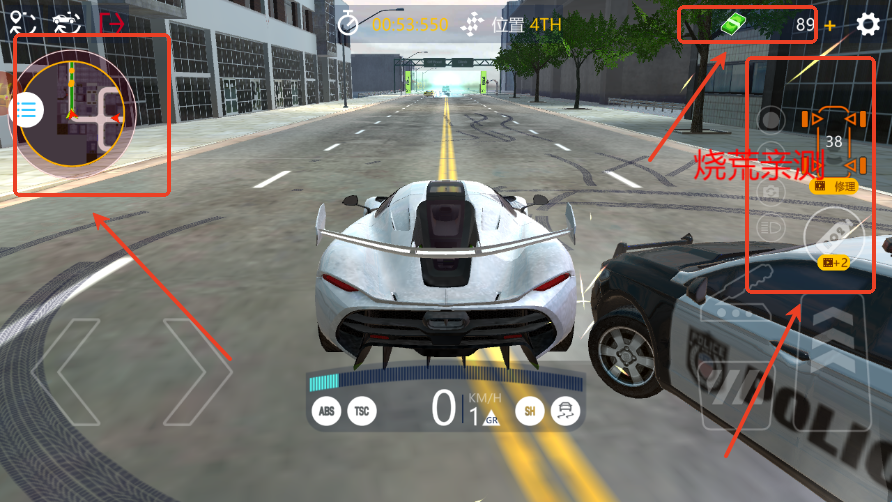
Task: Toggle the headlights icon
Action: coord(769,226)
